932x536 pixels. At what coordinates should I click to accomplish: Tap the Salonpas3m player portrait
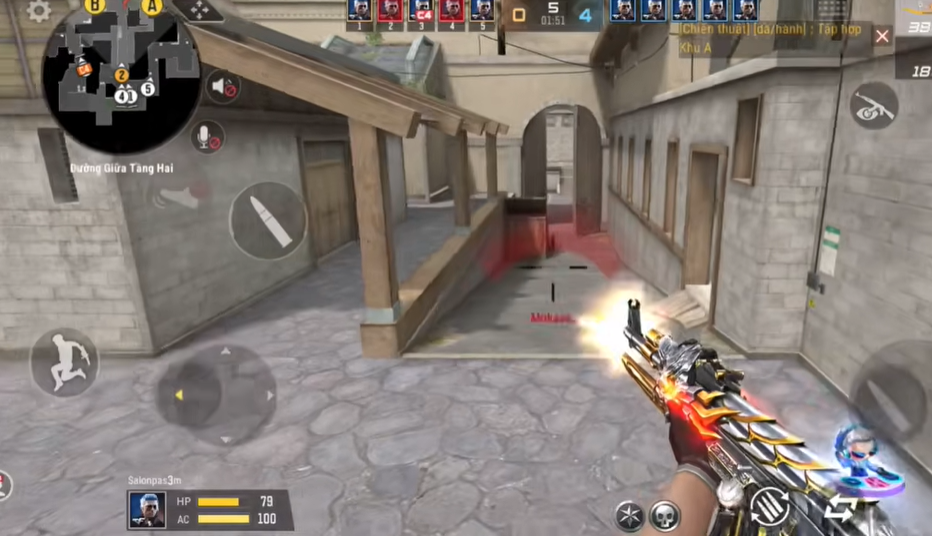(x=147, y=510)
